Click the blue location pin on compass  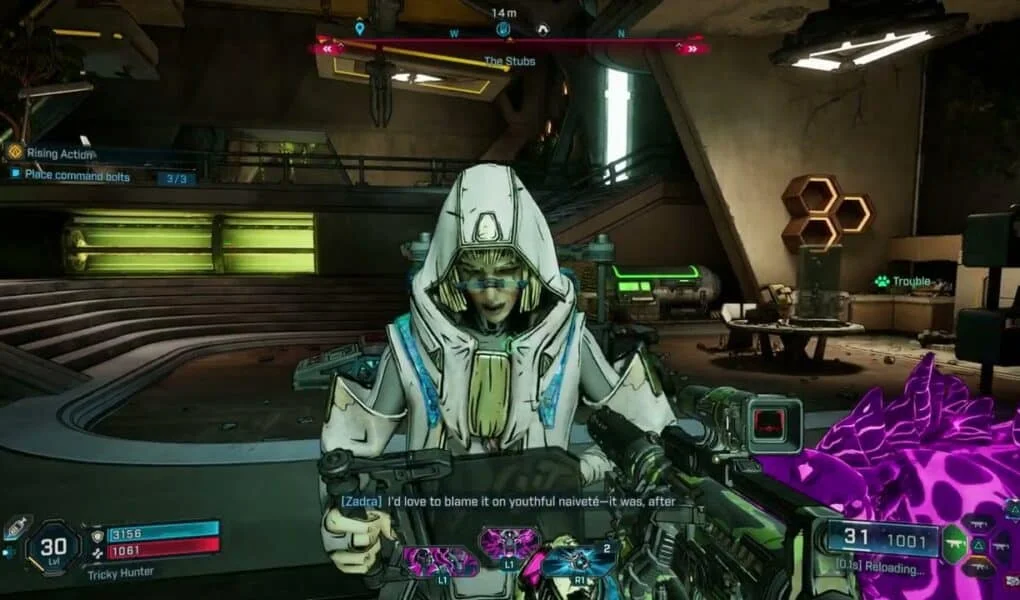coord(360,29)
